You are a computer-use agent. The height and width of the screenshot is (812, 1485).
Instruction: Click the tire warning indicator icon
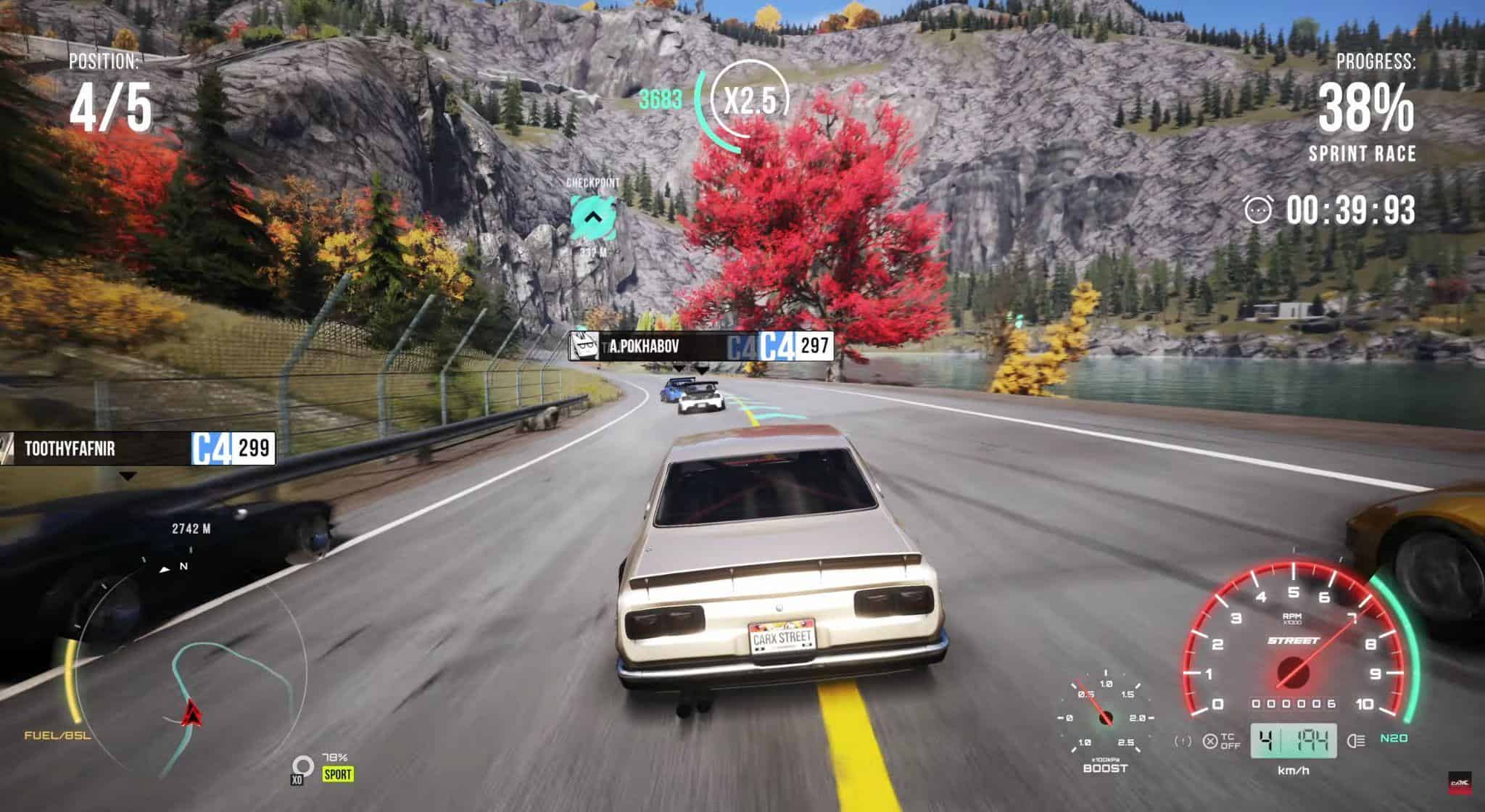point(1183,741)
